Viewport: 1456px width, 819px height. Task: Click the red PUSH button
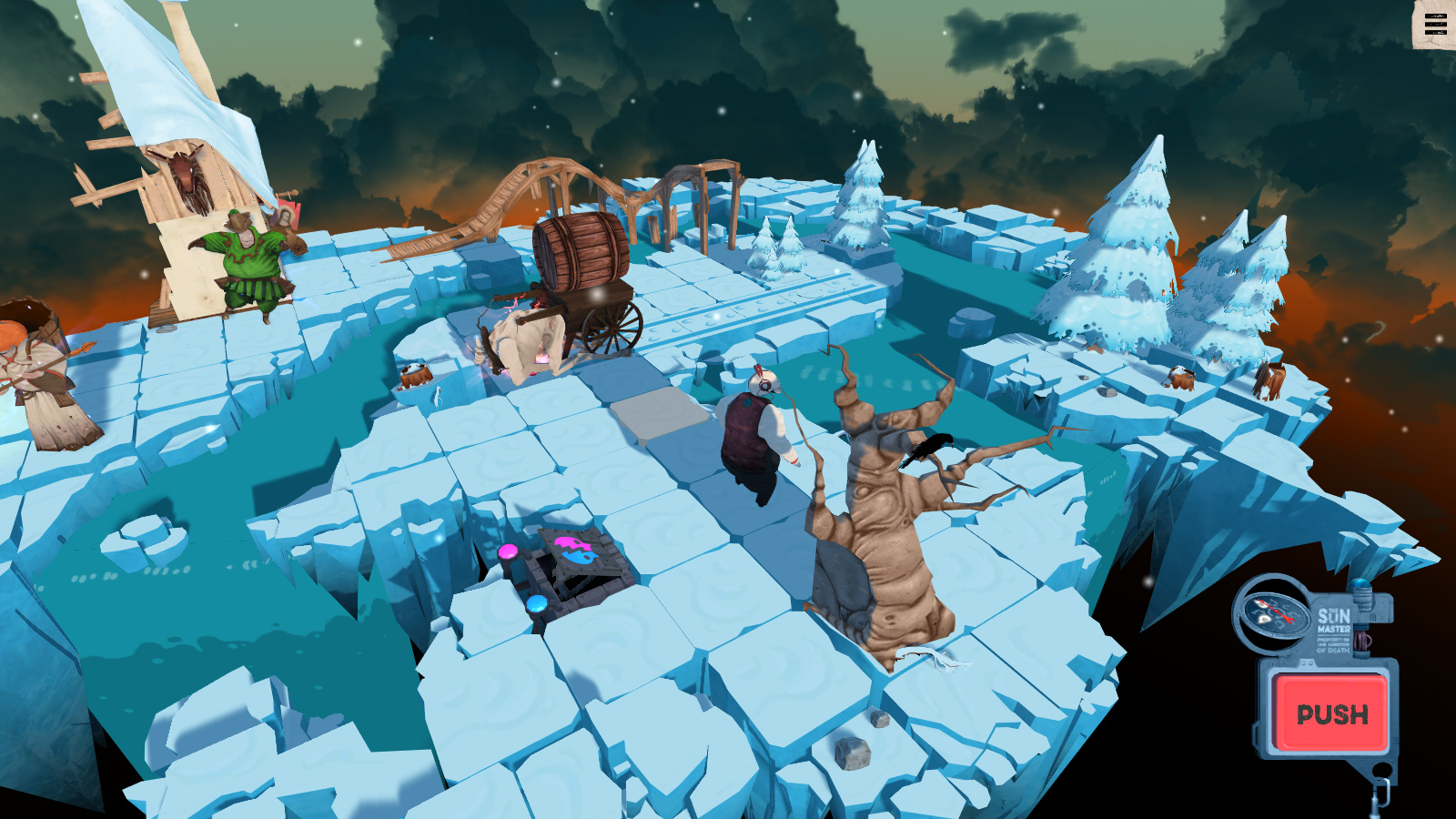click(1331, 713)
